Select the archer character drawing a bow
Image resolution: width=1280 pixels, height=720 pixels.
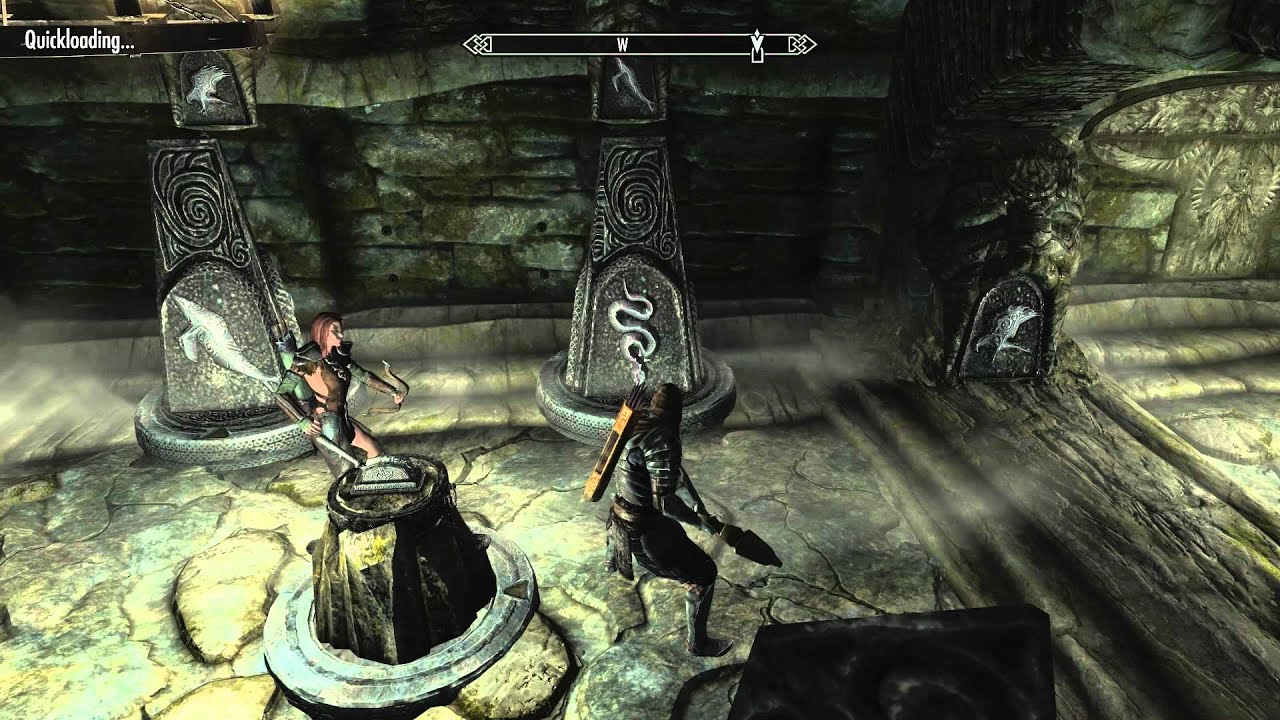330,390
